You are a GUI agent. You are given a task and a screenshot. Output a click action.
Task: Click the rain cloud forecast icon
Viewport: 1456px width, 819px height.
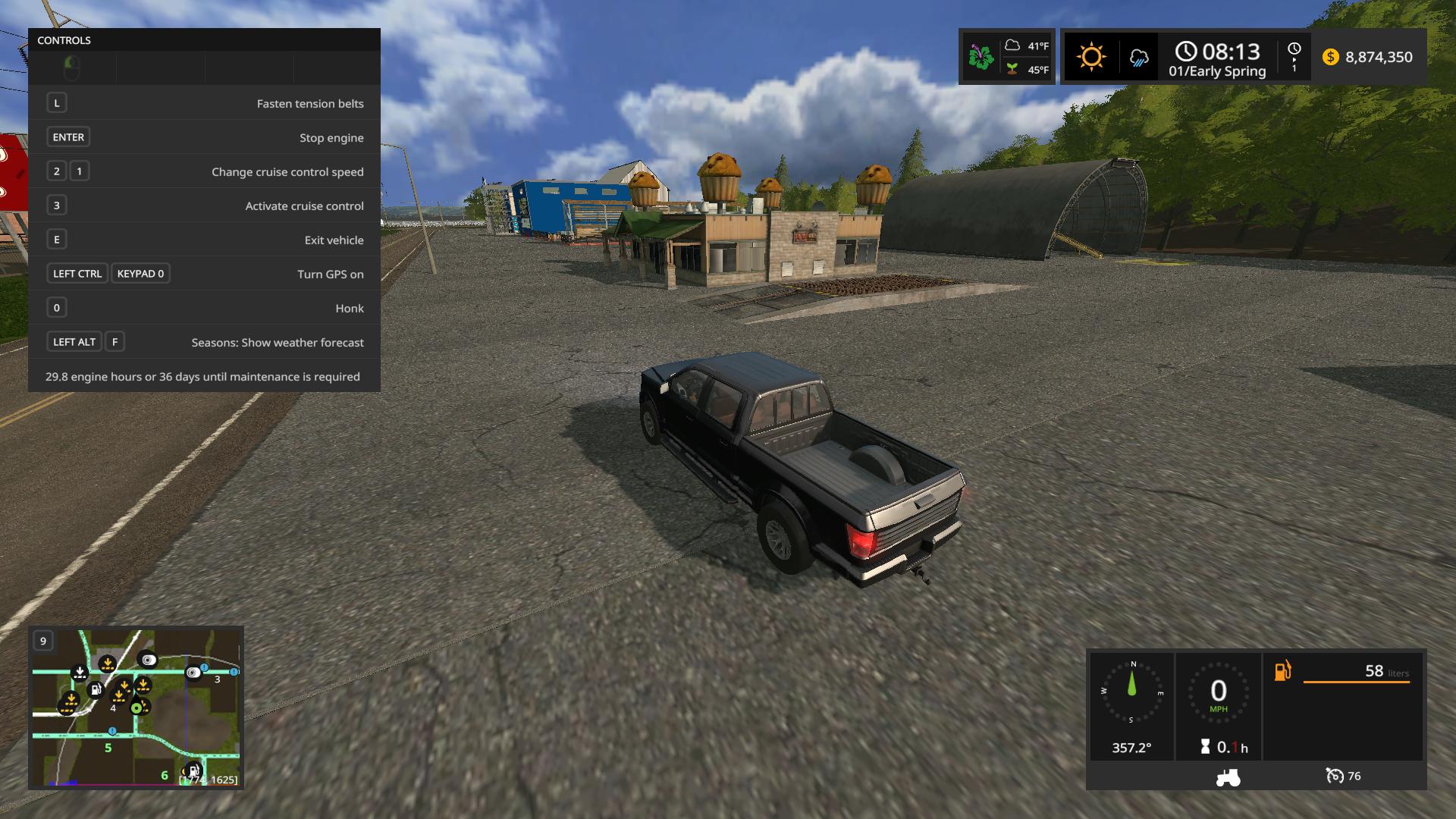pyautogui.click(x=1138, y=58)
